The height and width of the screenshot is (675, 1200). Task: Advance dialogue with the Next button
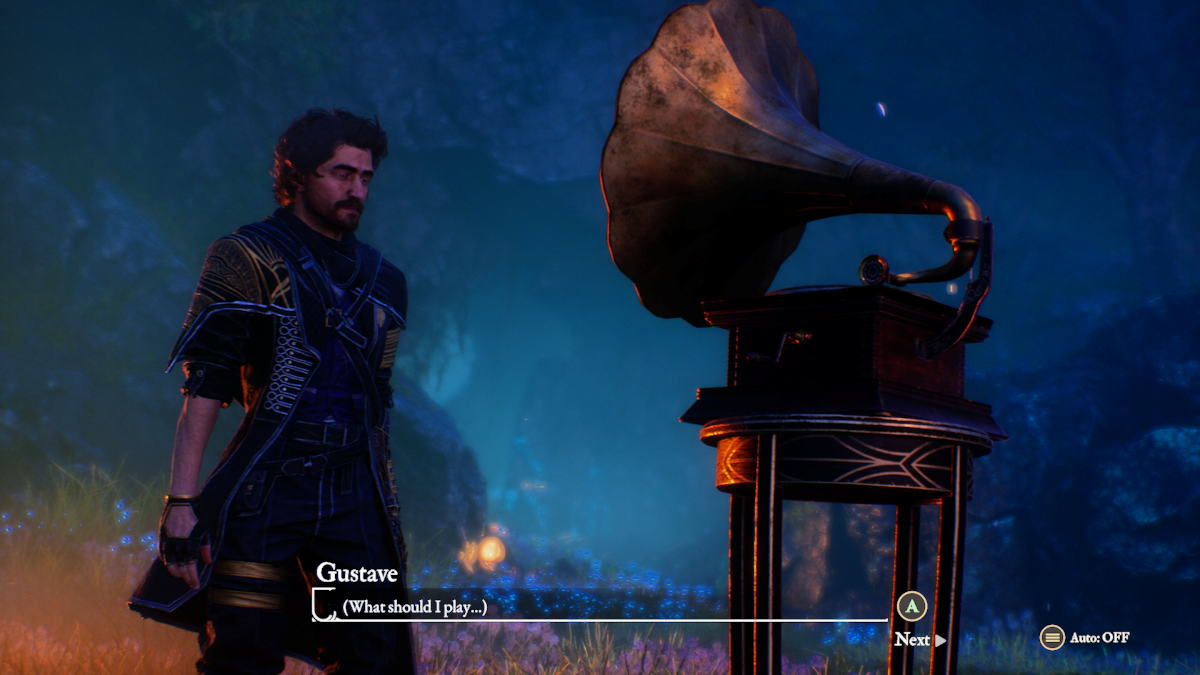tap(919, 639)
